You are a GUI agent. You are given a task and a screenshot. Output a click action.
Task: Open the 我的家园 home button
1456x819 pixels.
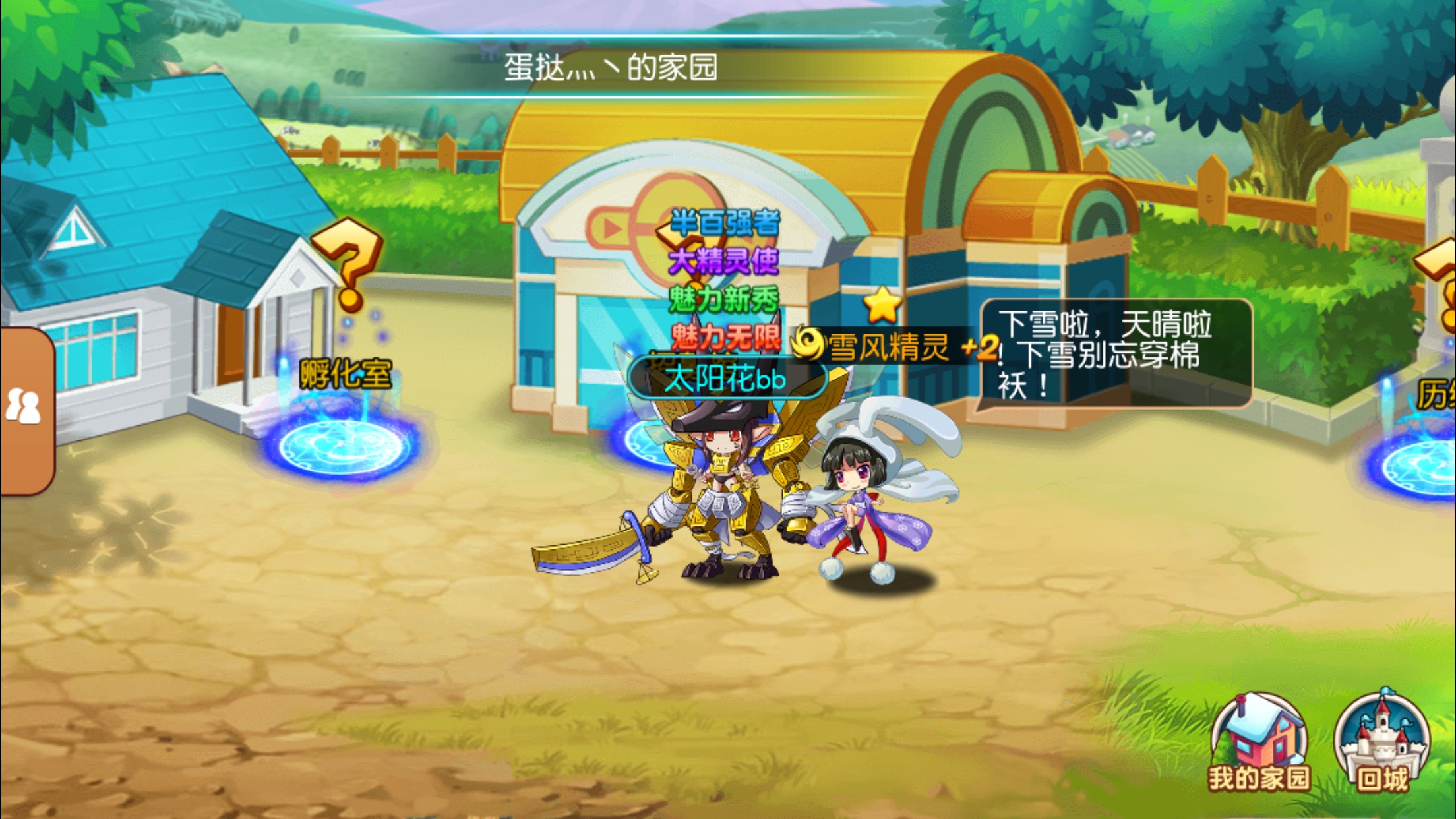tap(1259, 743)
